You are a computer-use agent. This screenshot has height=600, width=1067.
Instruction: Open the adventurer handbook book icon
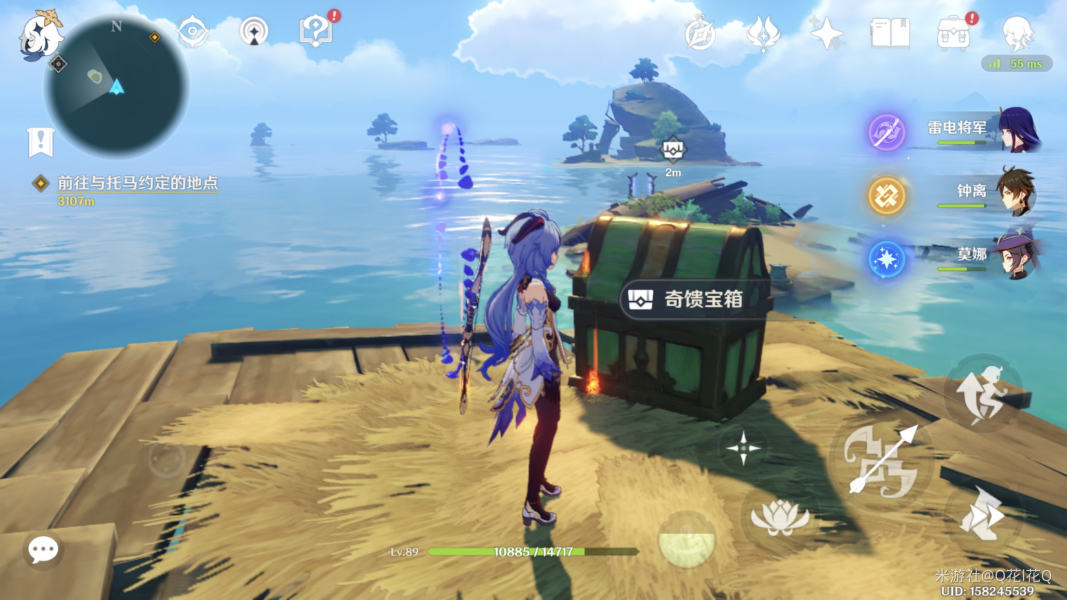pos(889,33)
